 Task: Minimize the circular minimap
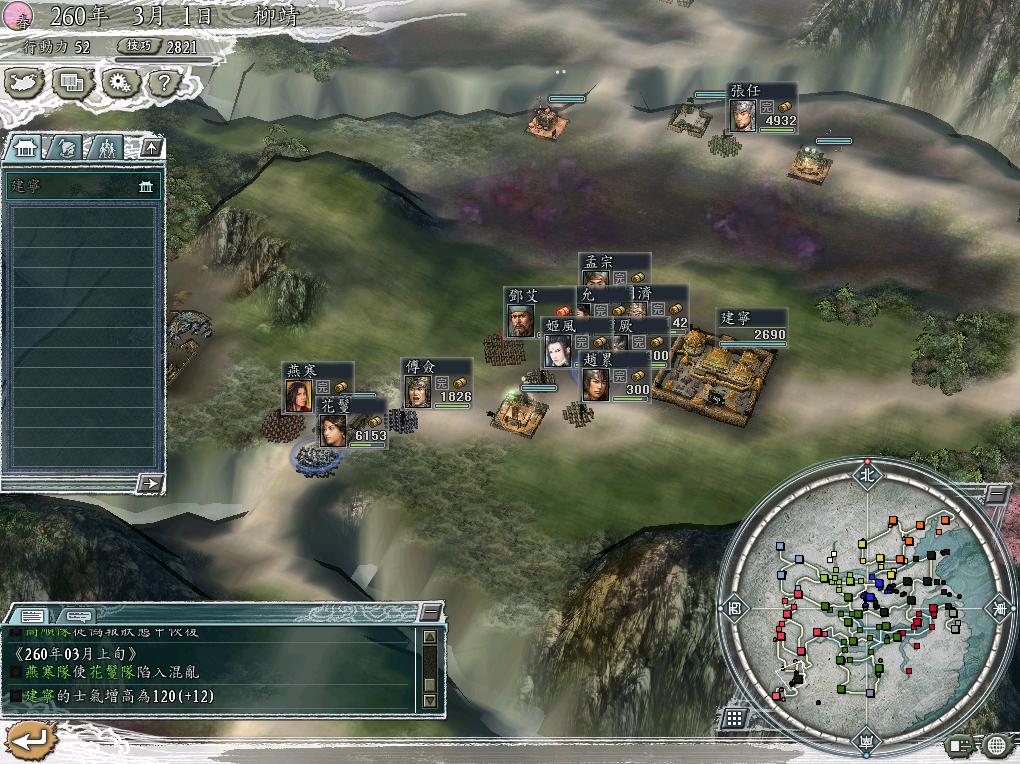pyautogui.click(x=995, y=494)
